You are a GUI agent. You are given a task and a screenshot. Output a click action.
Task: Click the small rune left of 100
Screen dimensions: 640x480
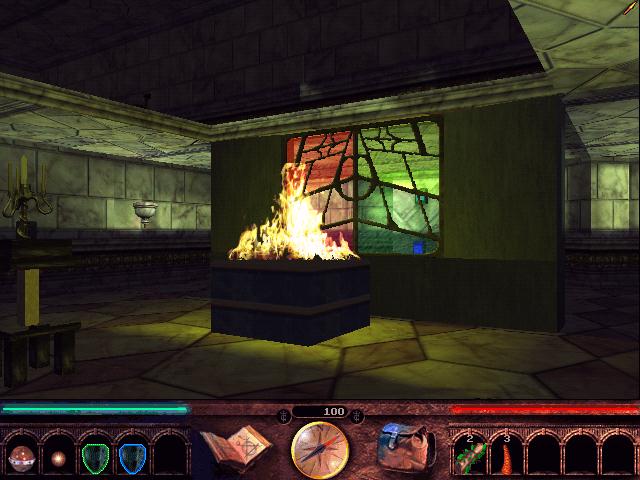click(x=284, y=412)
